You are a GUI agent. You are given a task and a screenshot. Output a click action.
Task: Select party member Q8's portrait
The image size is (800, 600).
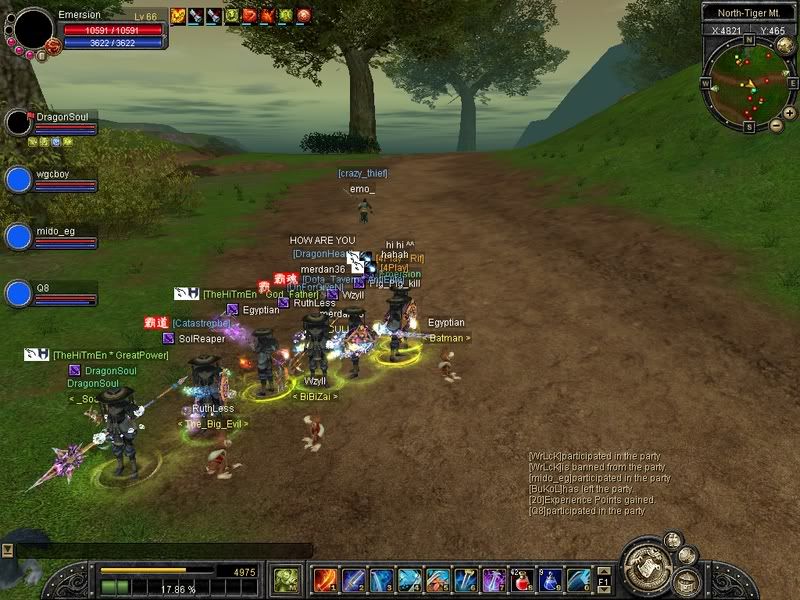(18, 294)
